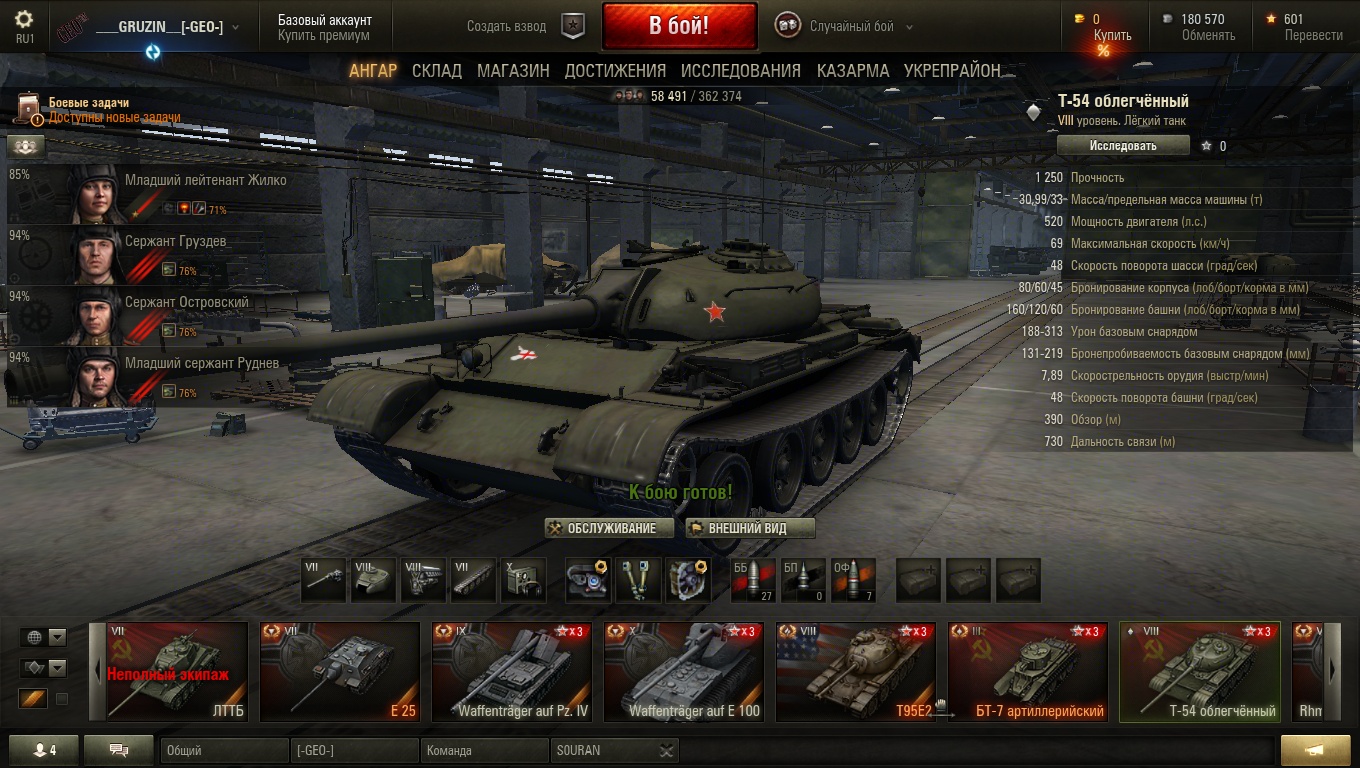
Task: Select the Waffenträger auf E 100 tank
Action: [x=684, y=671]
